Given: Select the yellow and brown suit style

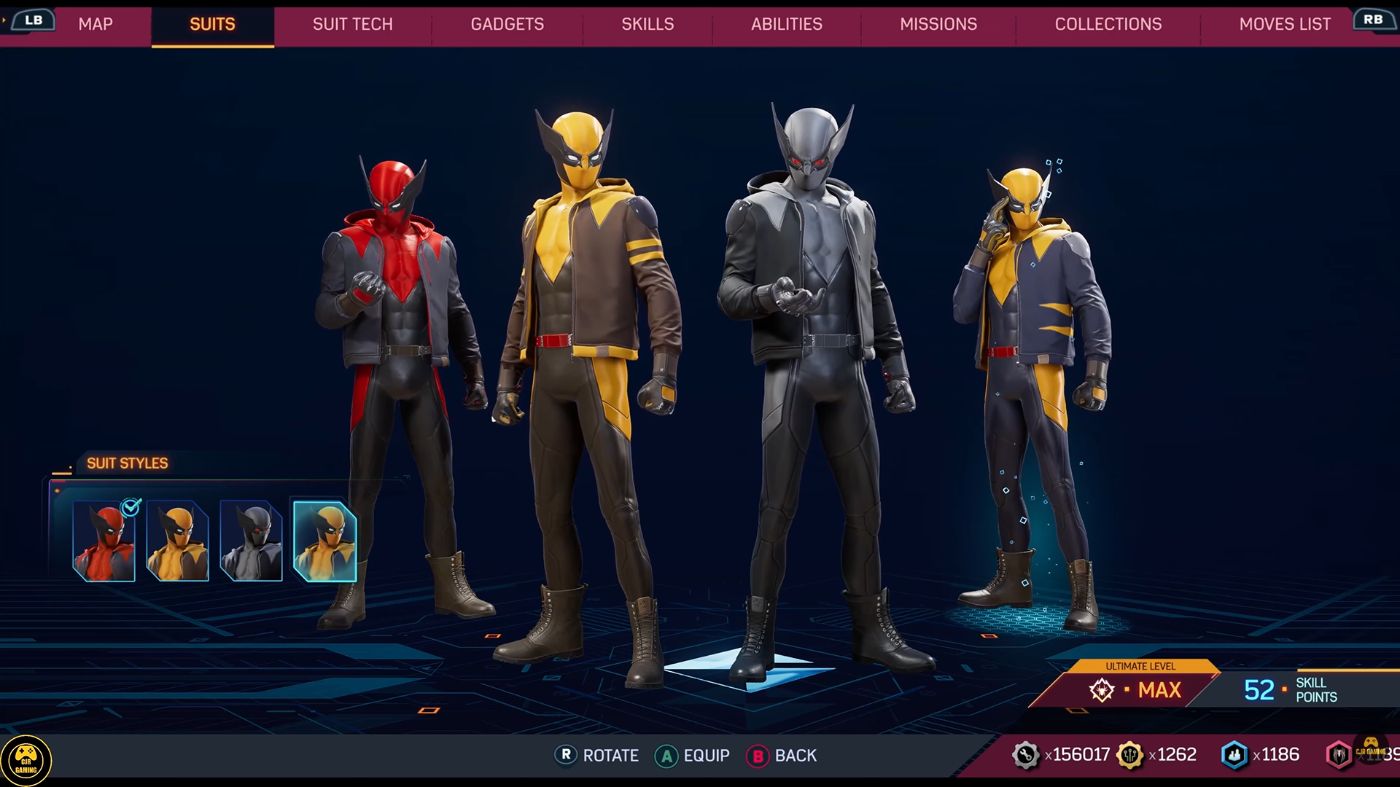Looking at the screenshot, I should coord(178,541).
